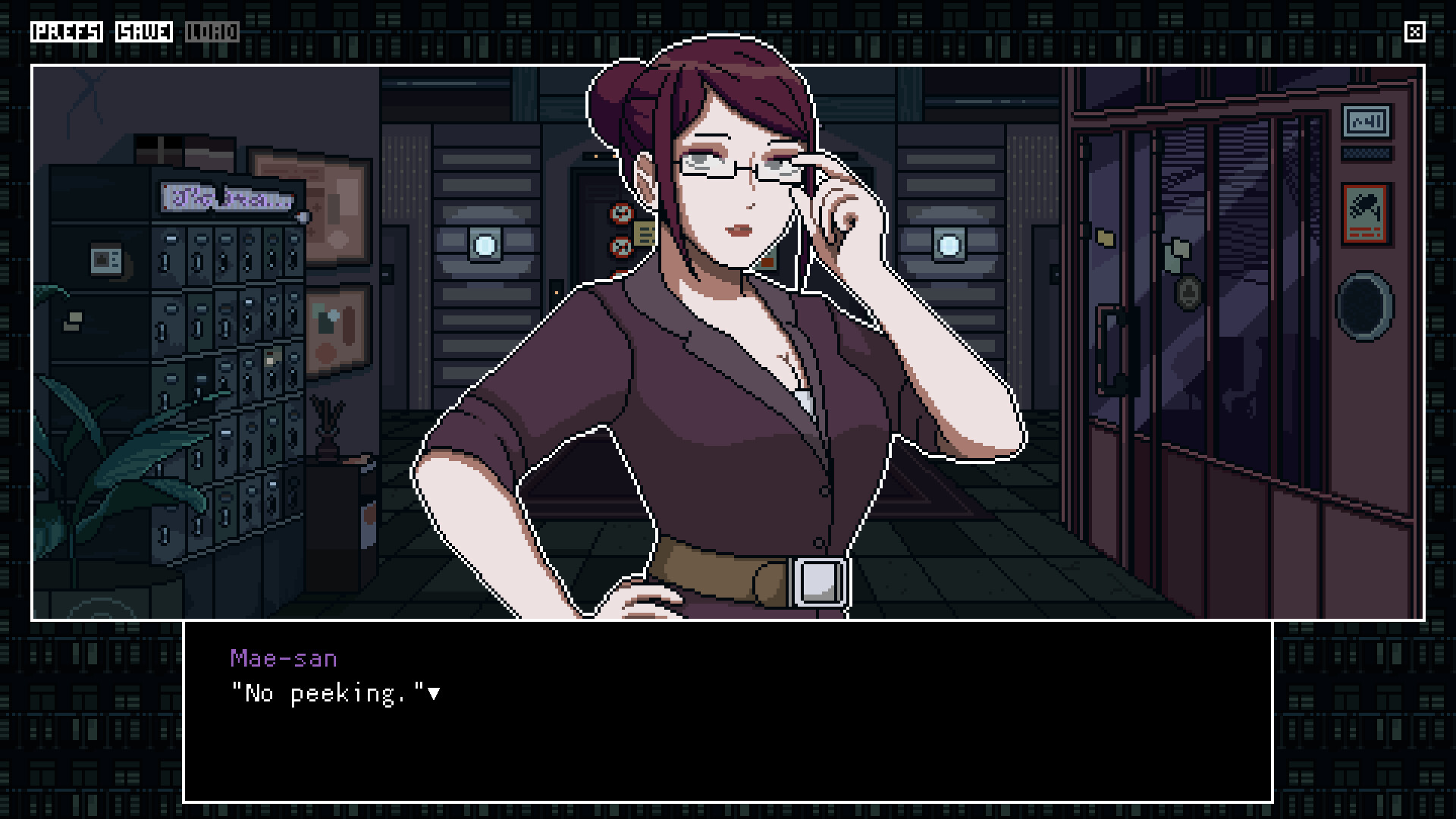Click the insect poster near the doorway

[x=1367, y=213]
